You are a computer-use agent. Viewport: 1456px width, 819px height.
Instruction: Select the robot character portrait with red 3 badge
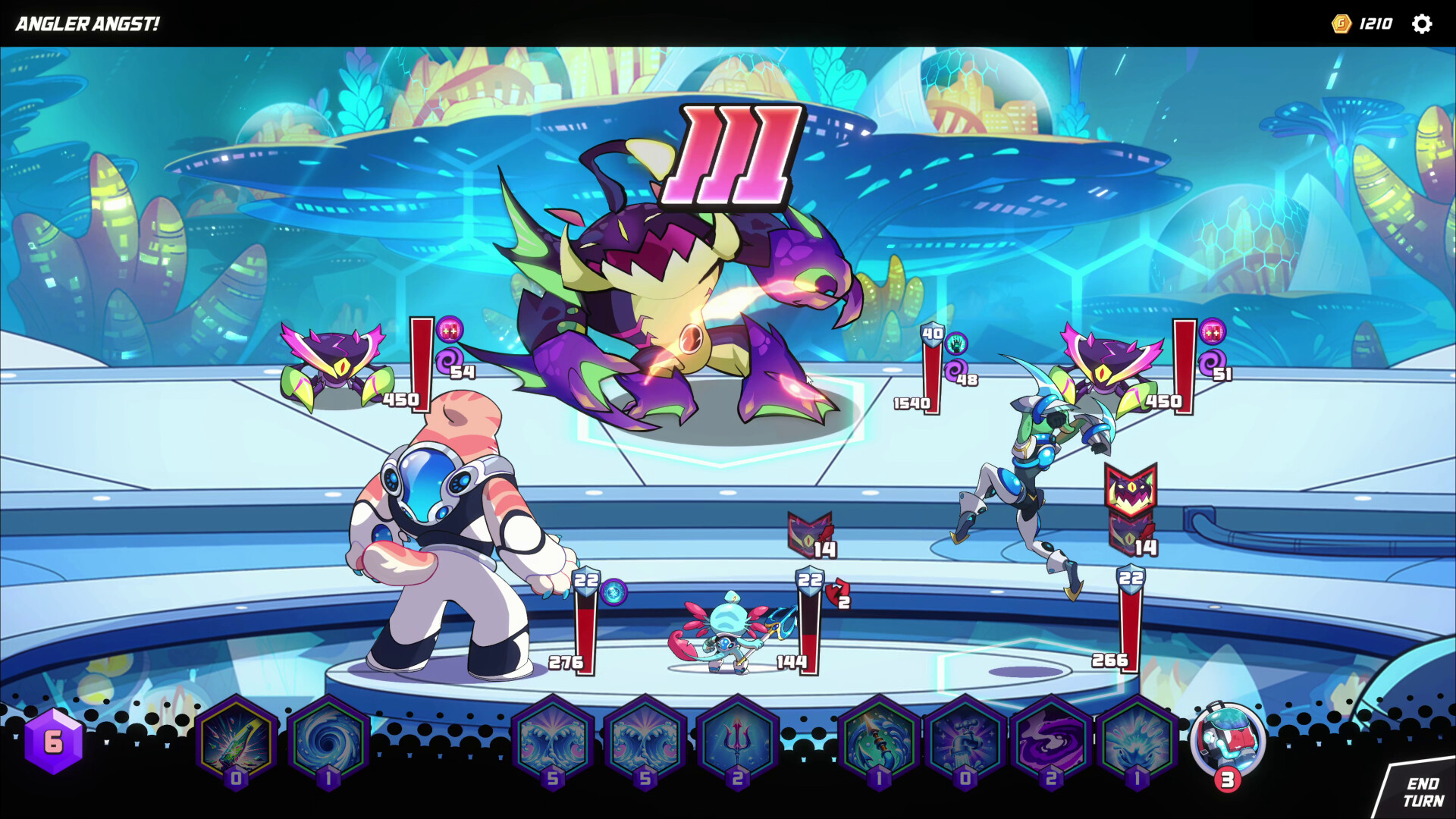pos(1230,739)
